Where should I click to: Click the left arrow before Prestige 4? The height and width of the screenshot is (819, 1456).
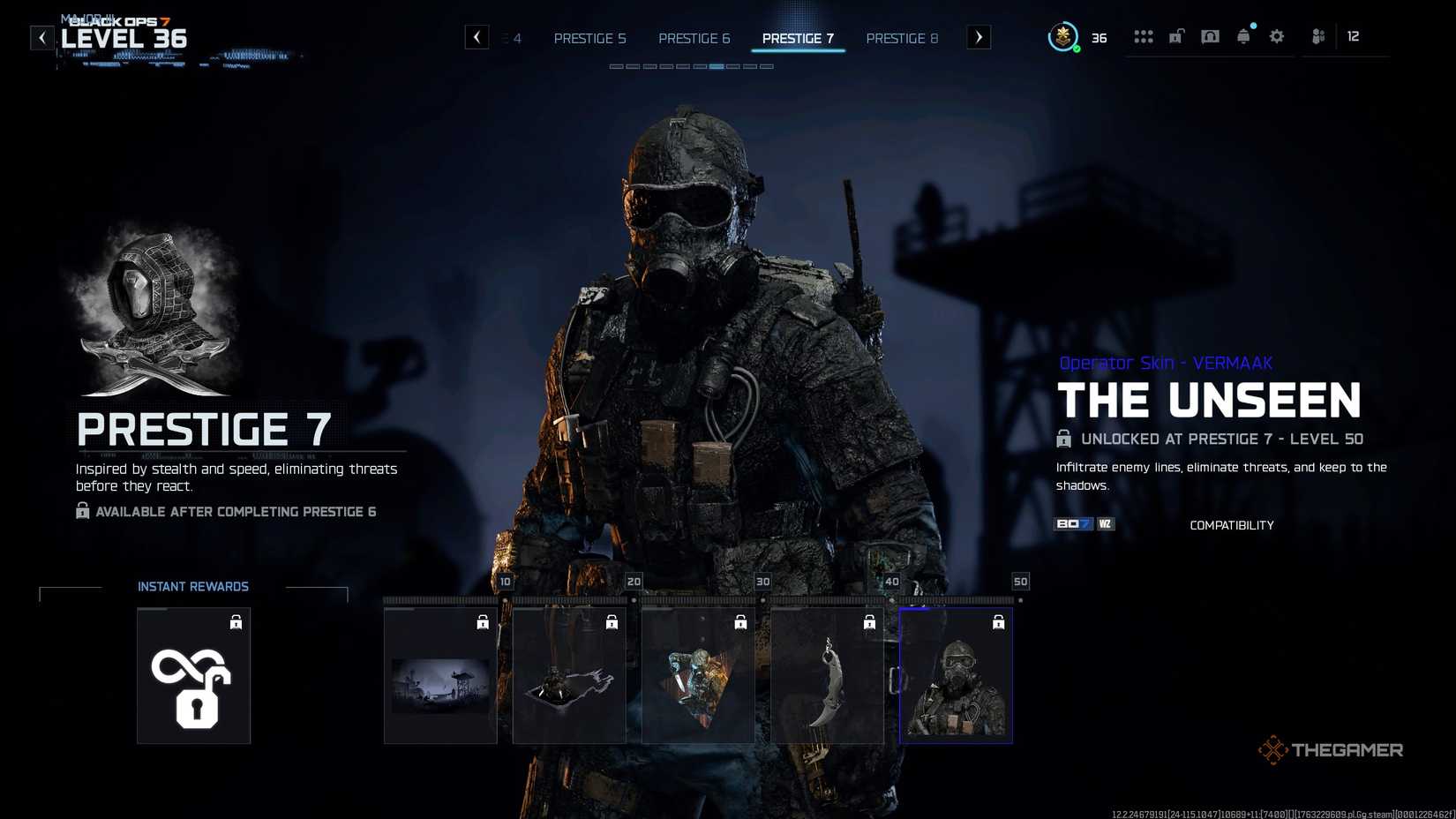pos(477,37)
